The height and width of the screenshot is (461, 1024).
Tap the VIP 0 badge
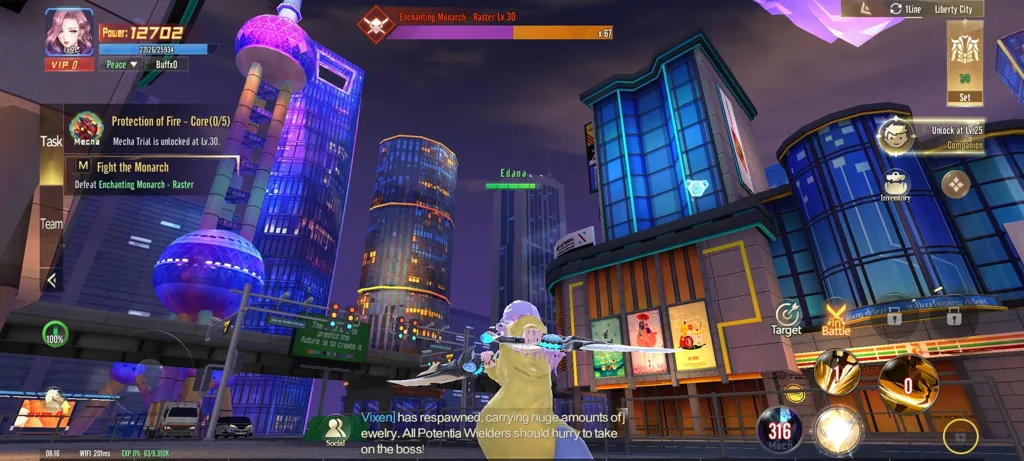tap(69, 65)
